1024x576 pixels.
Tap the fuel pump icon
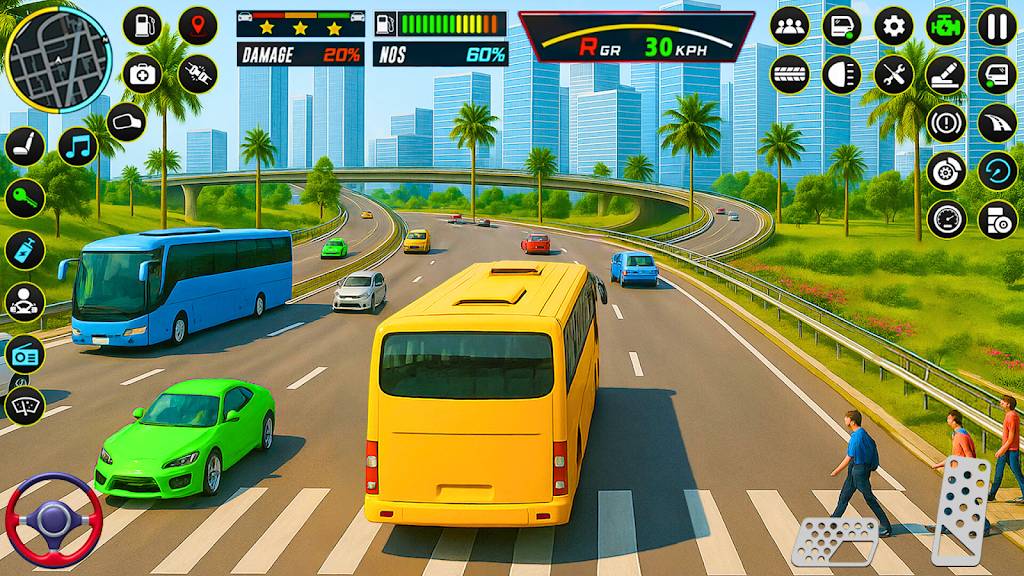[142, 26]
